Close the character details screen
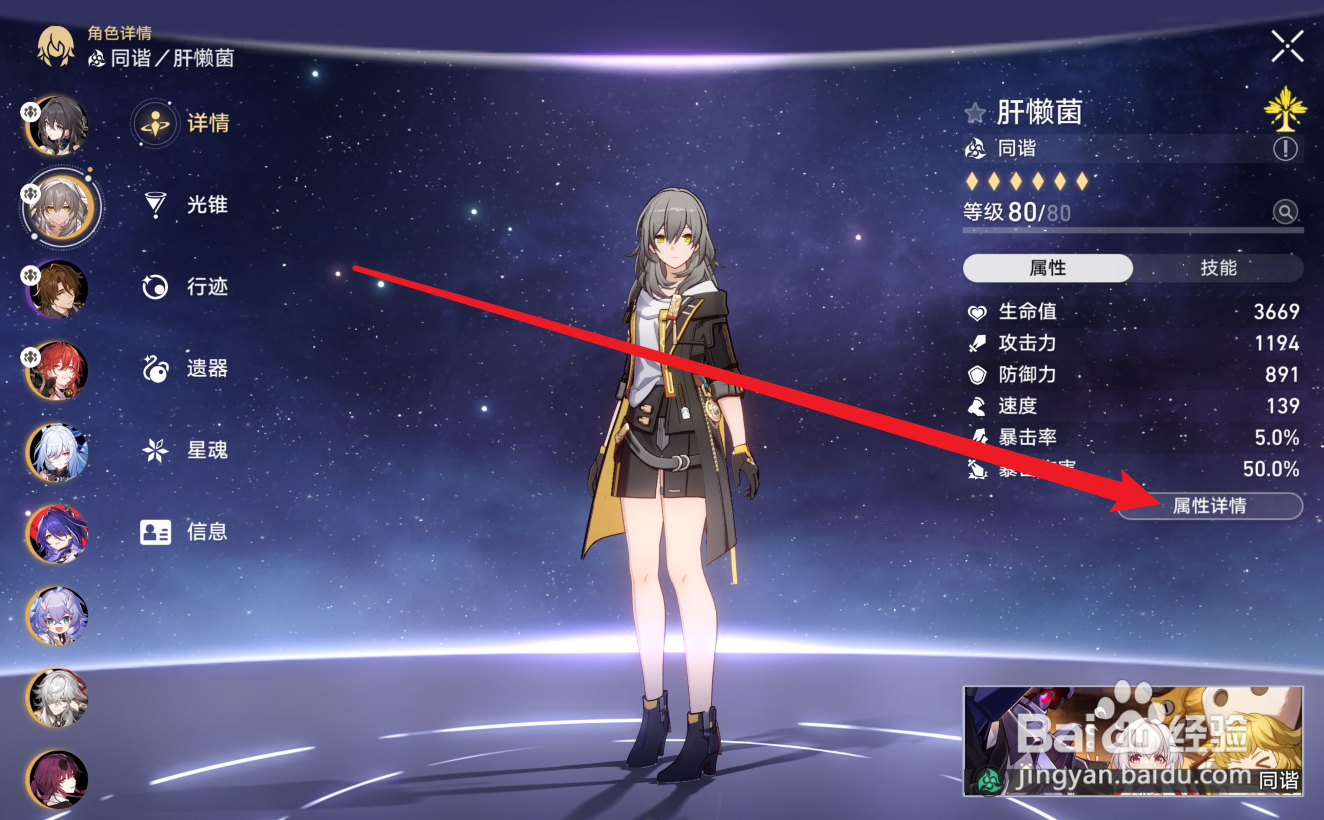This screenshot has height=820, width=1324. [1288, 47]
